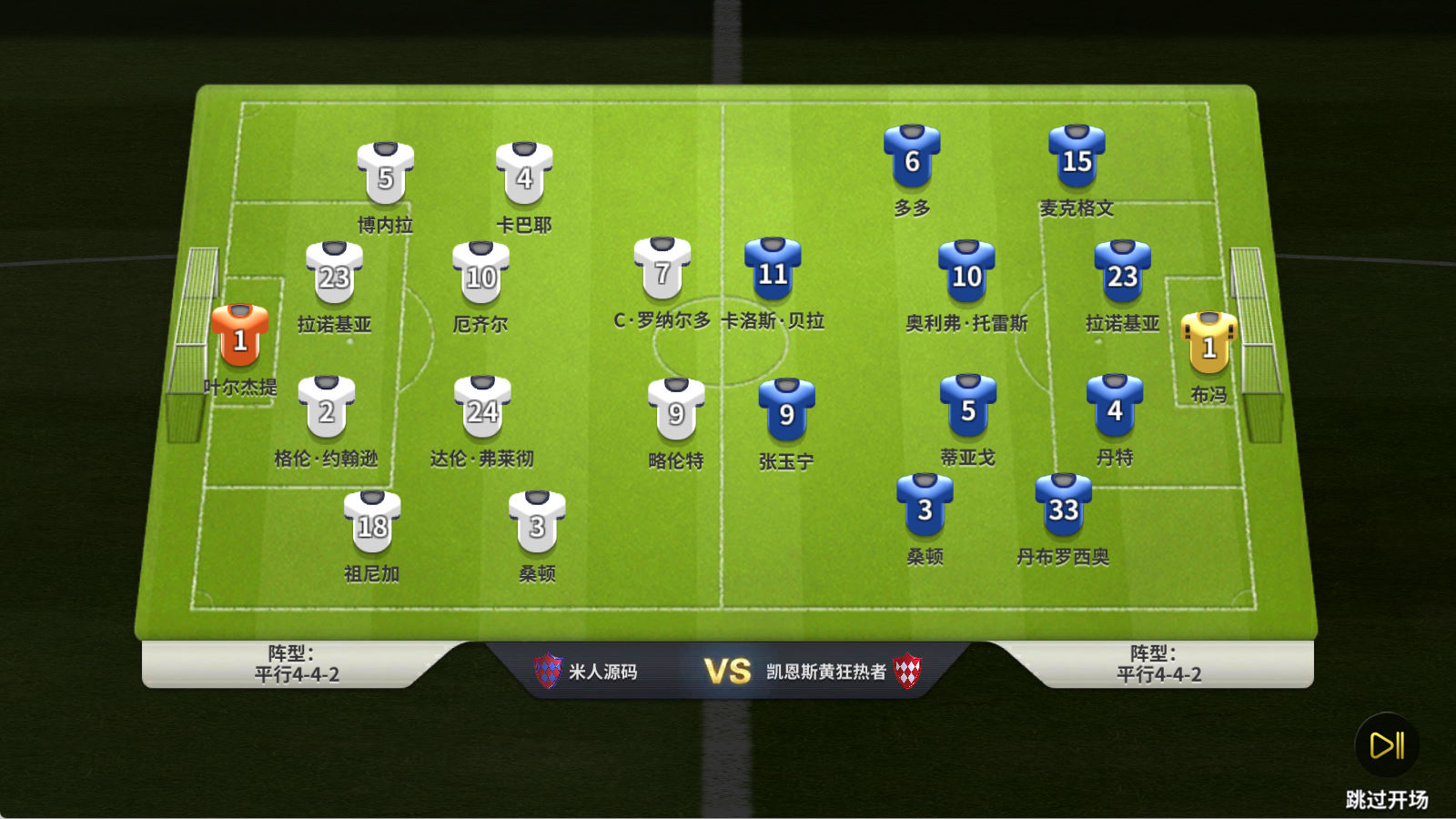Viewport: 1456px width, 819px height.
Task: Select yellow goalkeeper 布冯's jersey
Action: click(x=1208, y=342)
